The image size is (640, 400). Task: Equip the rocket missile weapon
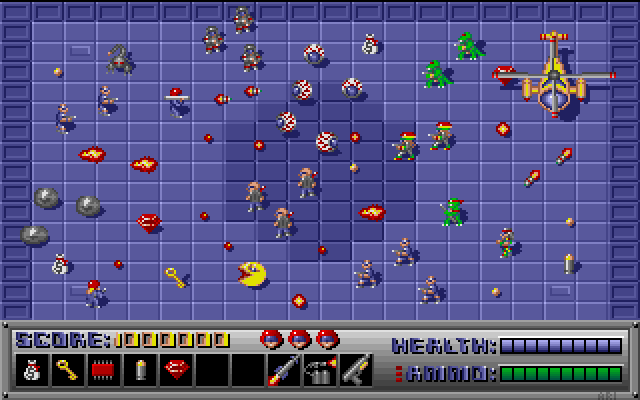click(x=283, y=371)
